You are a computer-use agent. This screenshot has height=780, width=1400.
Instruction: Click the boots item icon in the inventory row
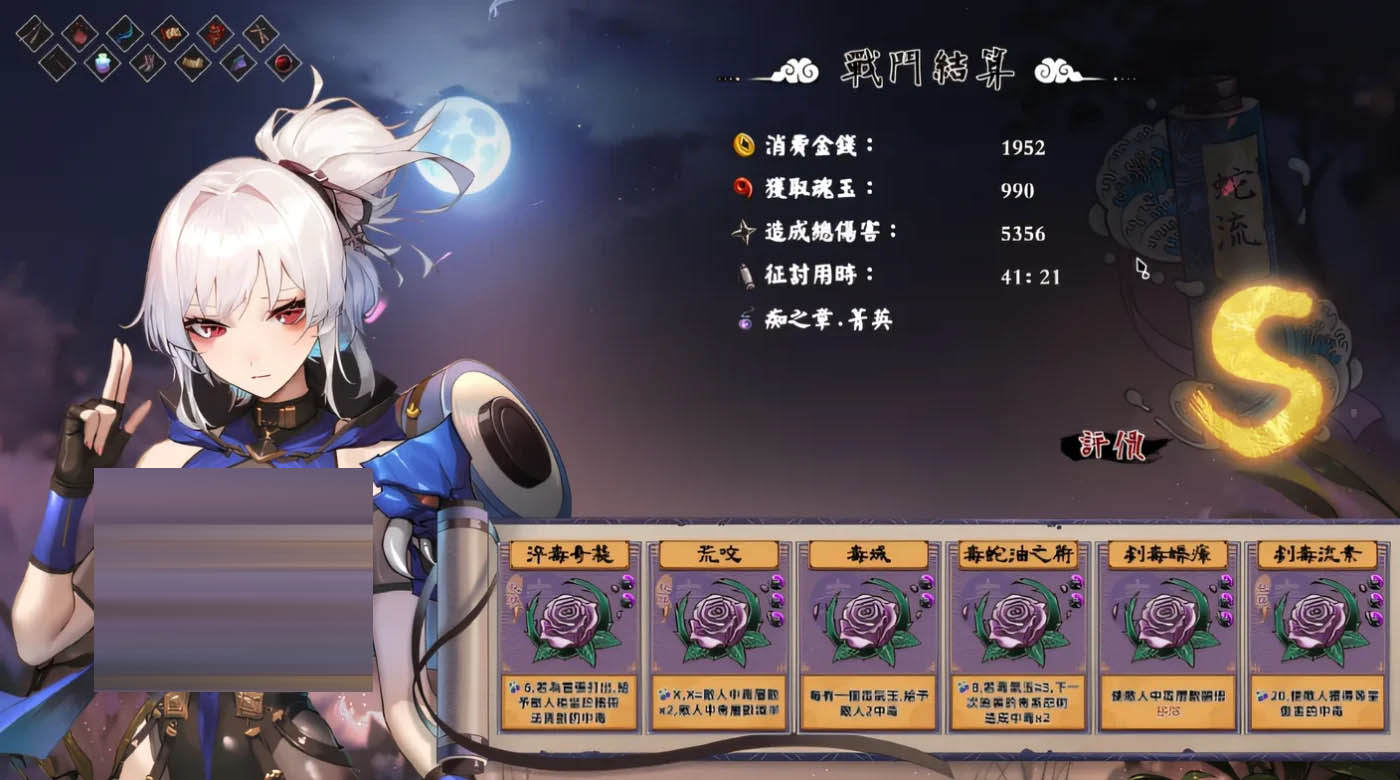pos(148,64)
